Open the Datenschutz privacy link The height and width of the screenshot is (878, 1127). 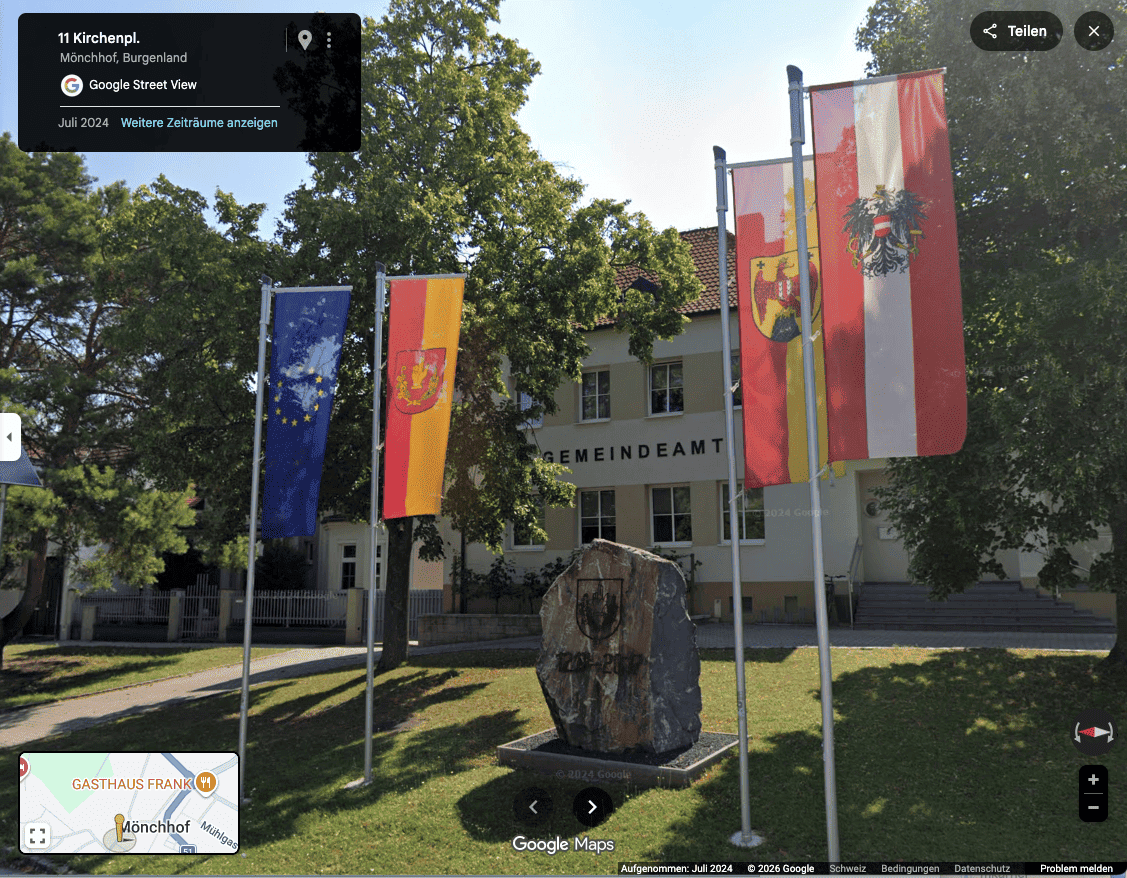pos(982,869)
